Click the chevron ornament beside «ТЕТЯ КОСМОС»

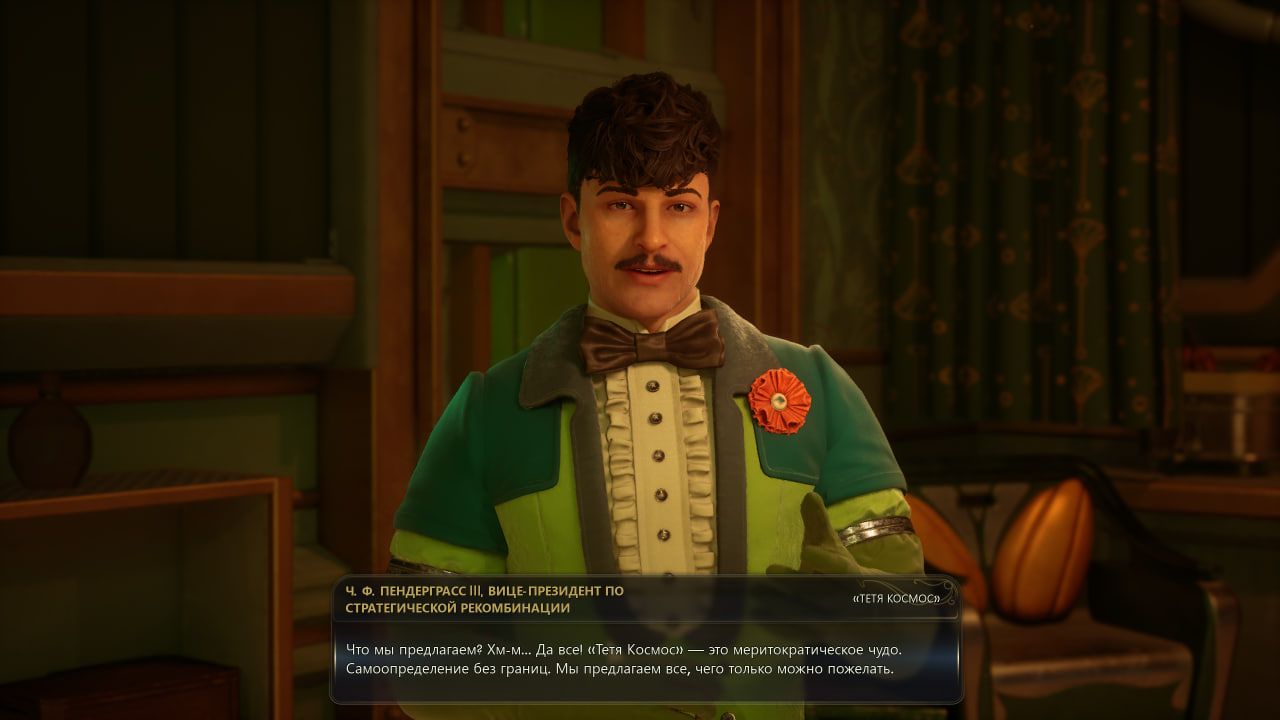tap(945, 586)
